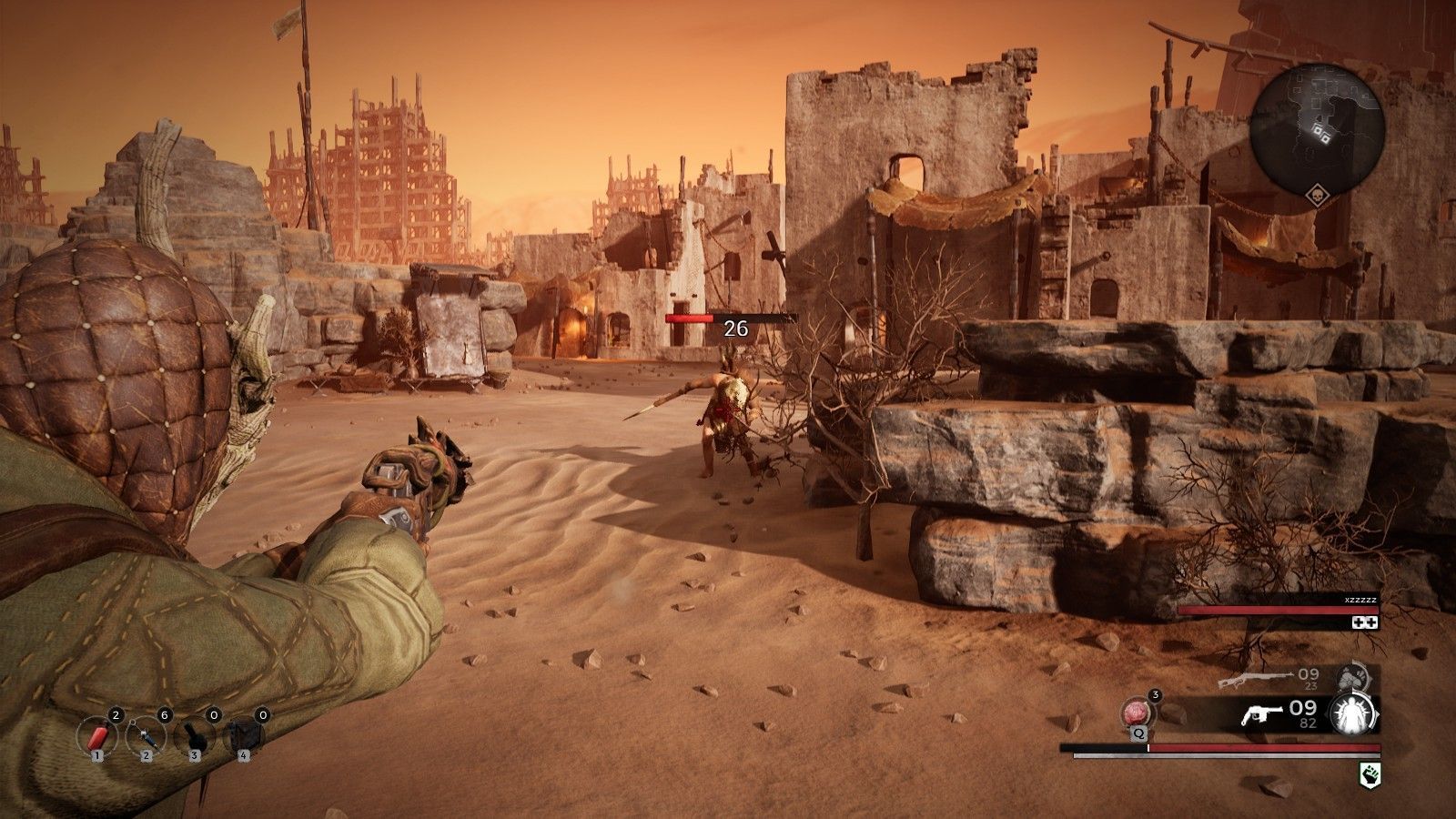Click the skull diamond marker below the minimap
This screenshot has width=1456, height=819.
1317,196
